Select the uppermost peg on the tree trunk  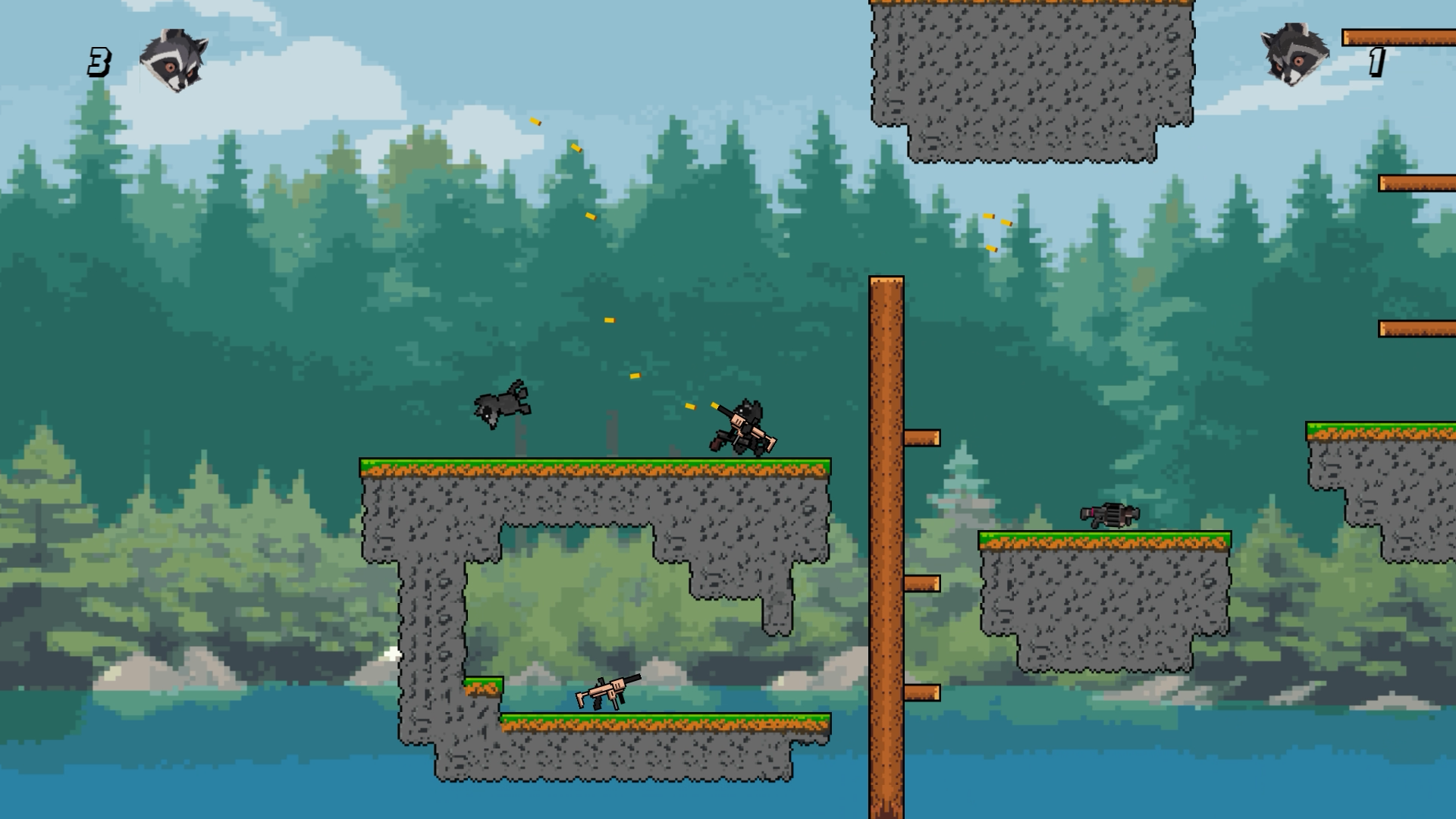(x=921, y=438)
